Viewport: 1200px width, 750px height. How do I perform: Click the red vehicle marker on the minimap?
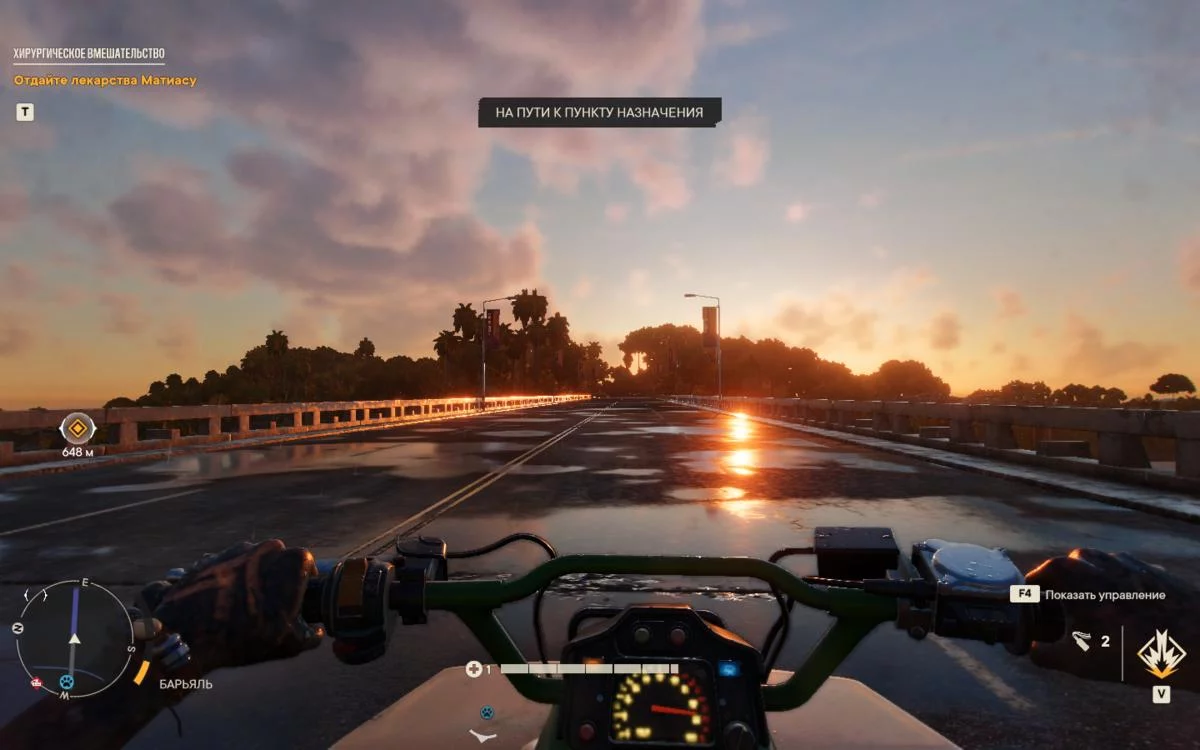[37, 684]
